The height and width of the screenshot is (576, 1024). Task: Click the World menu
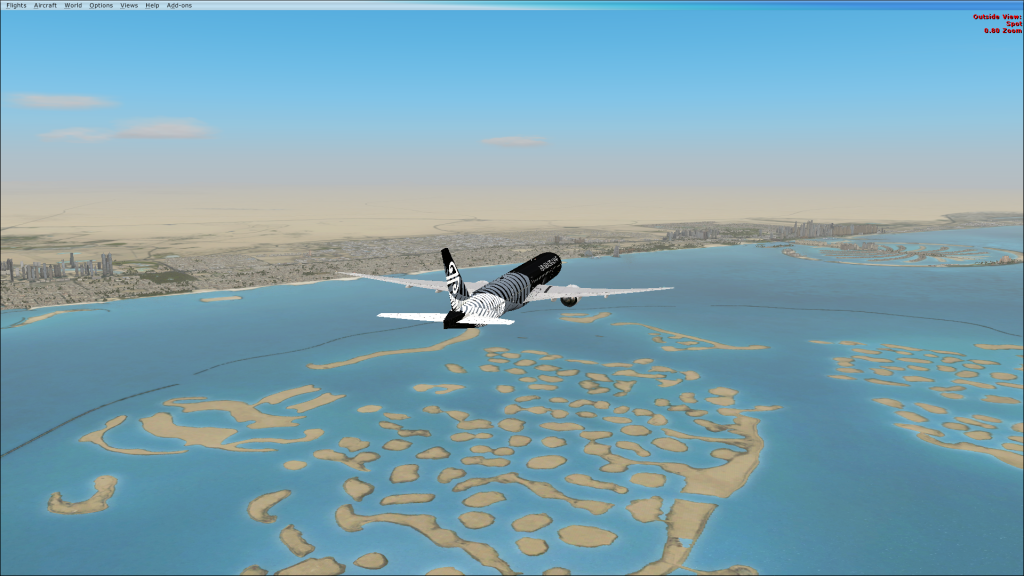point(73,5)
